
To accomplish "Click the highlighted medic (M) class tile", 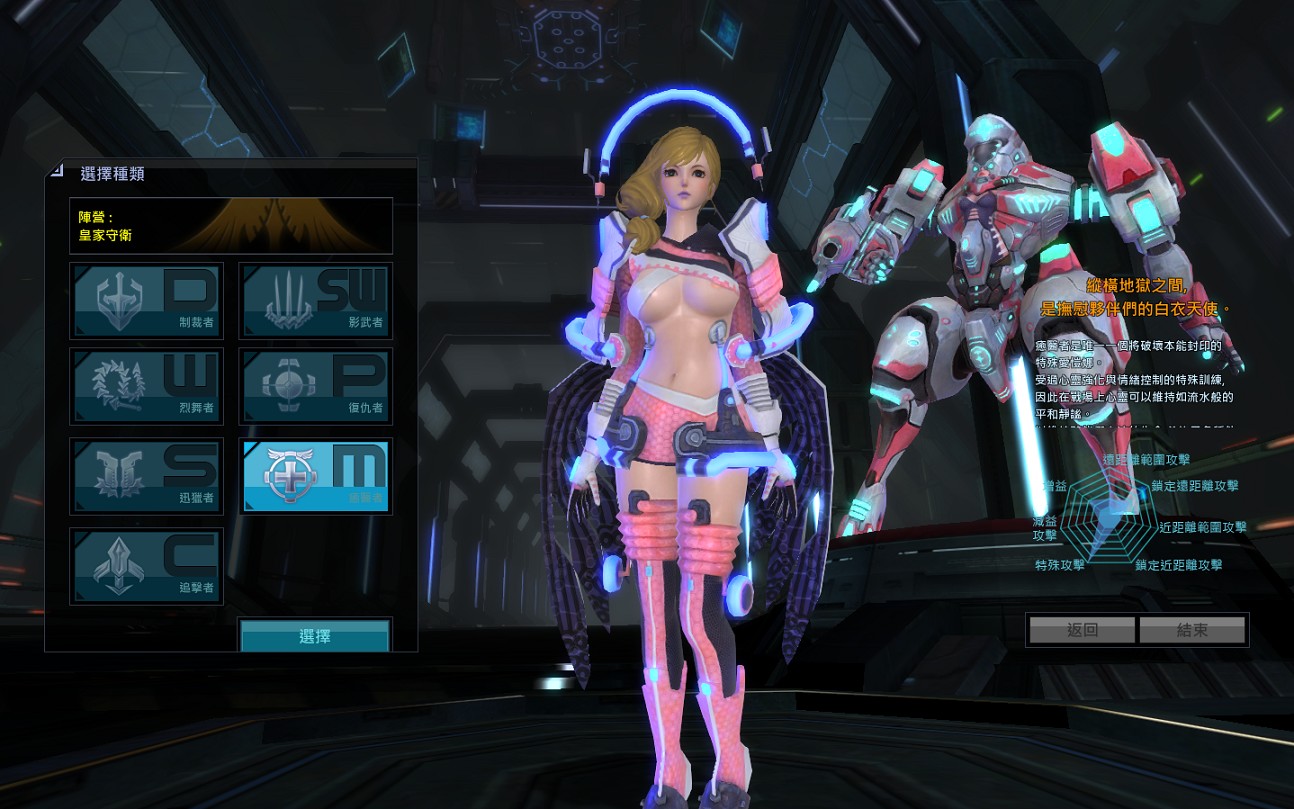I will (x=316, y=476).
